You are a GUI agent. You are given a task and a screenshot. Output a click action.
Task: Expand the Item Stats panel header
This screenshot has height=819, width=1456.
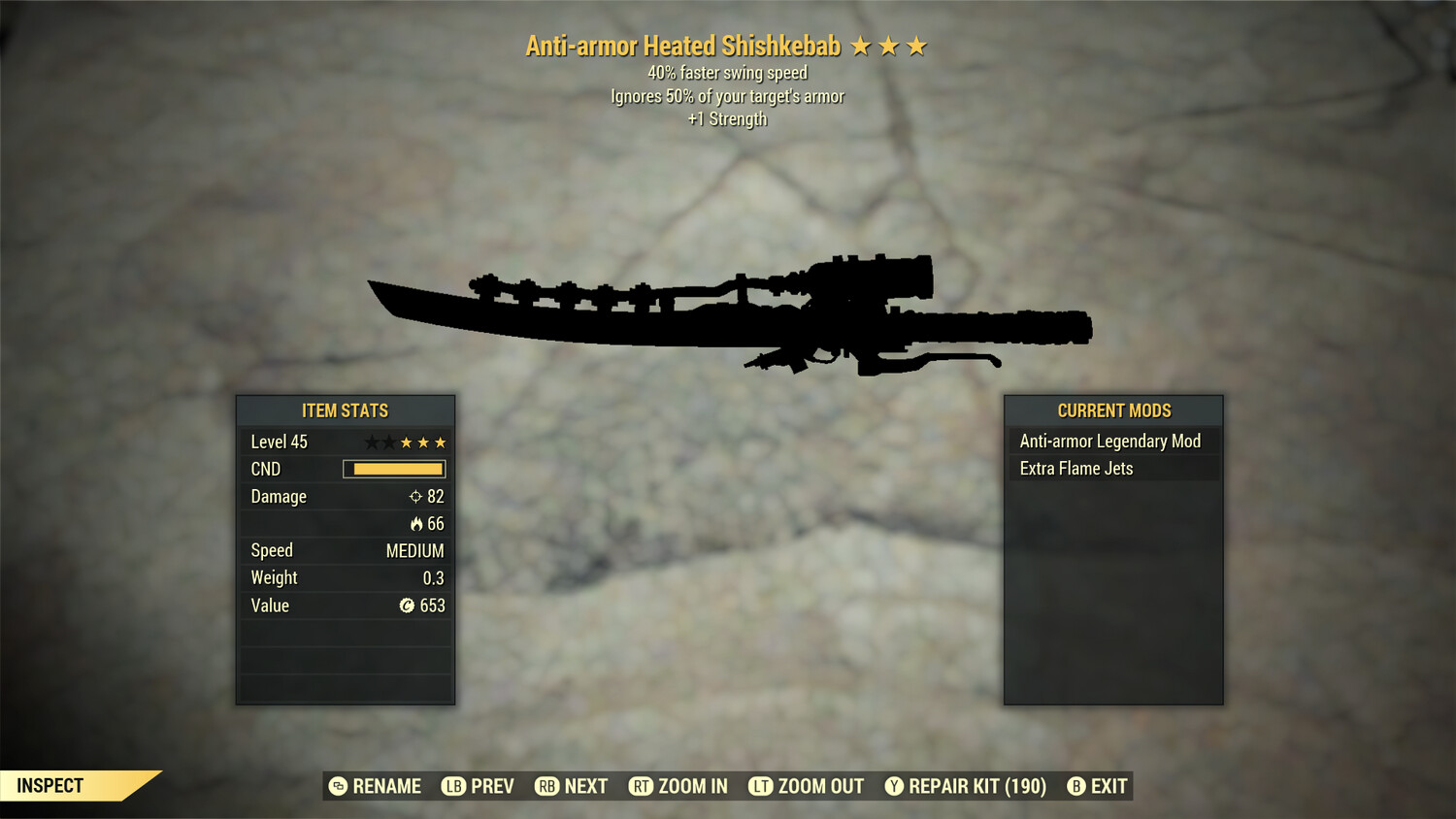click(x=346, y=410)
